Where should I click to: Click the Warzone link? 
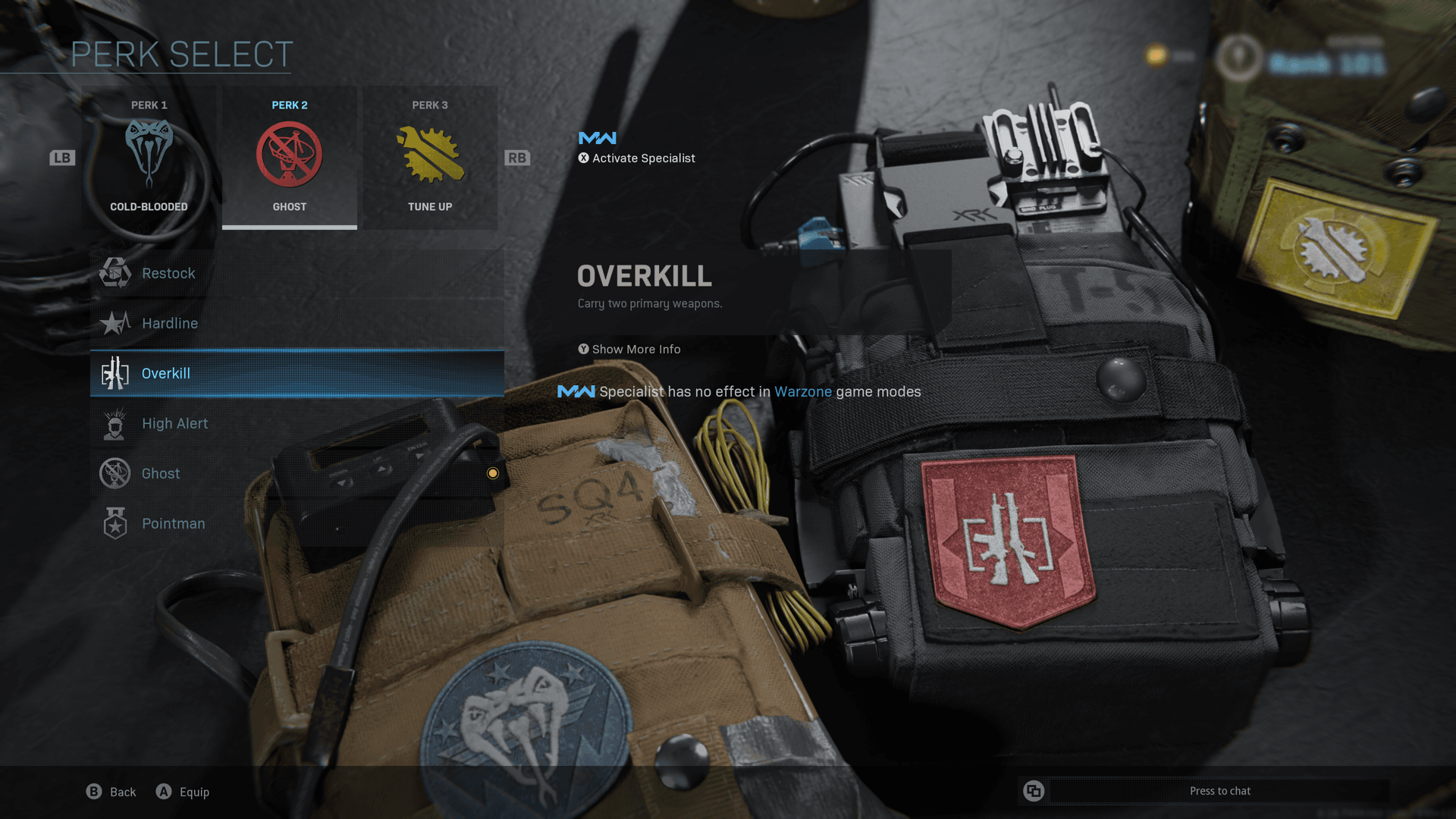(x=803, y=391)
